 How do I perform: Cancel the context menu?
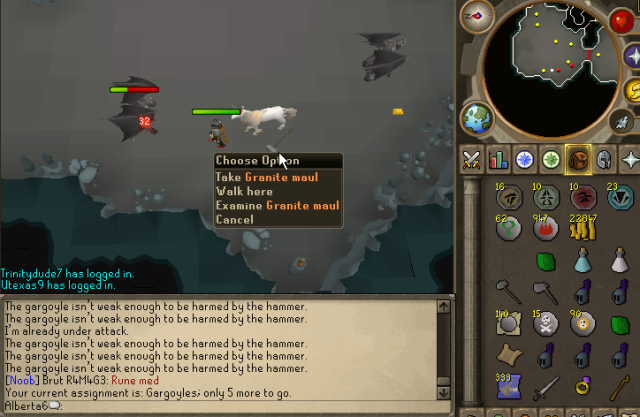tap(234, 219)
